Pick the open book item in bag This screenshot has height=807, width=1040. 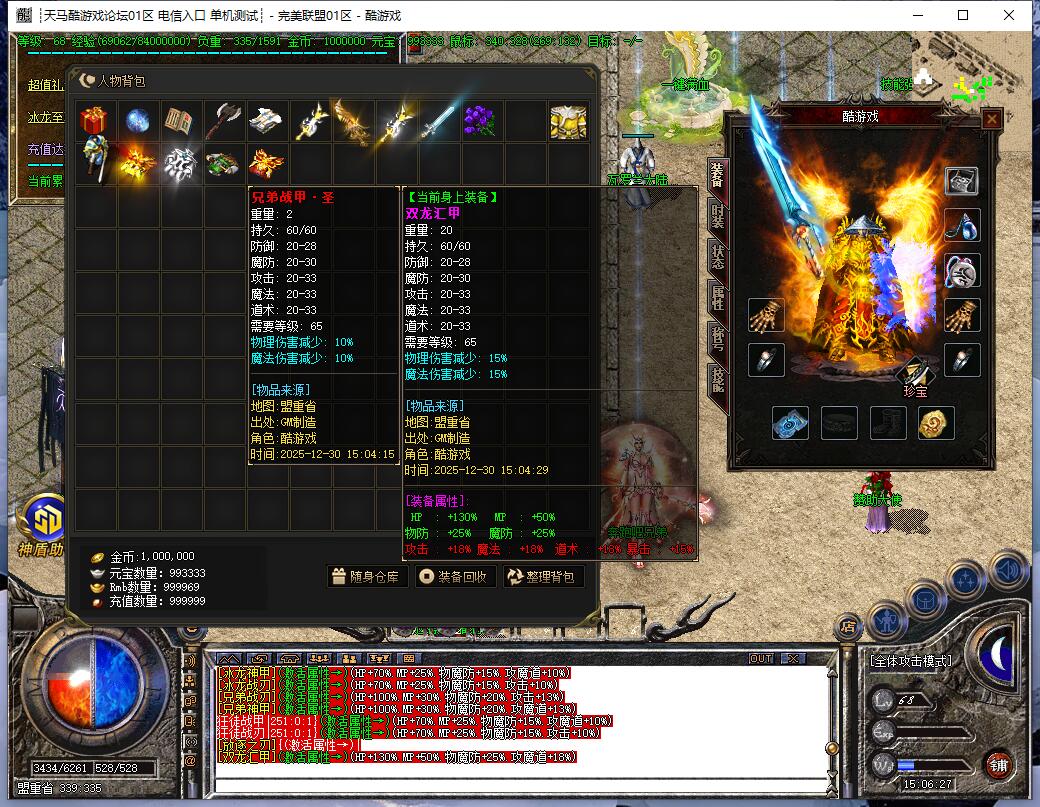click(x=181, y=121)
